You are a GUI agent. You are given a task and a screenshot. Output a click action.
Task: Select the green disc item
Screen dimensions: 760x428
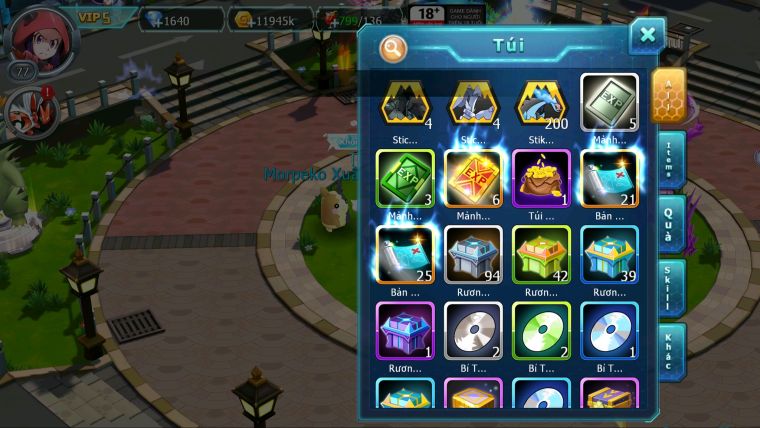(541, 331)
